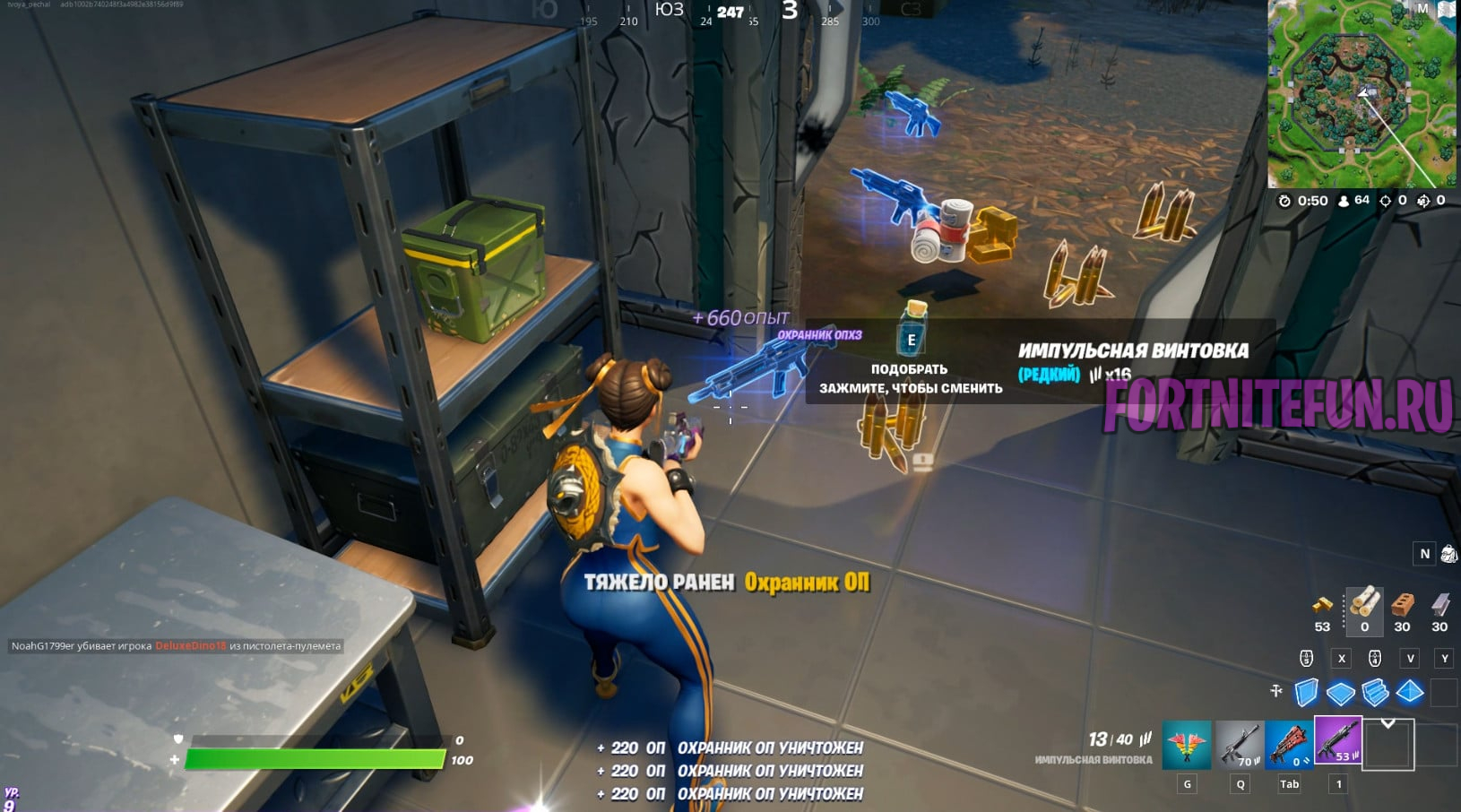This screenshot has width=1461, height=812.
Task: Select the pickaxe harvesting tool slot
Action: [x=1186, y=745]
